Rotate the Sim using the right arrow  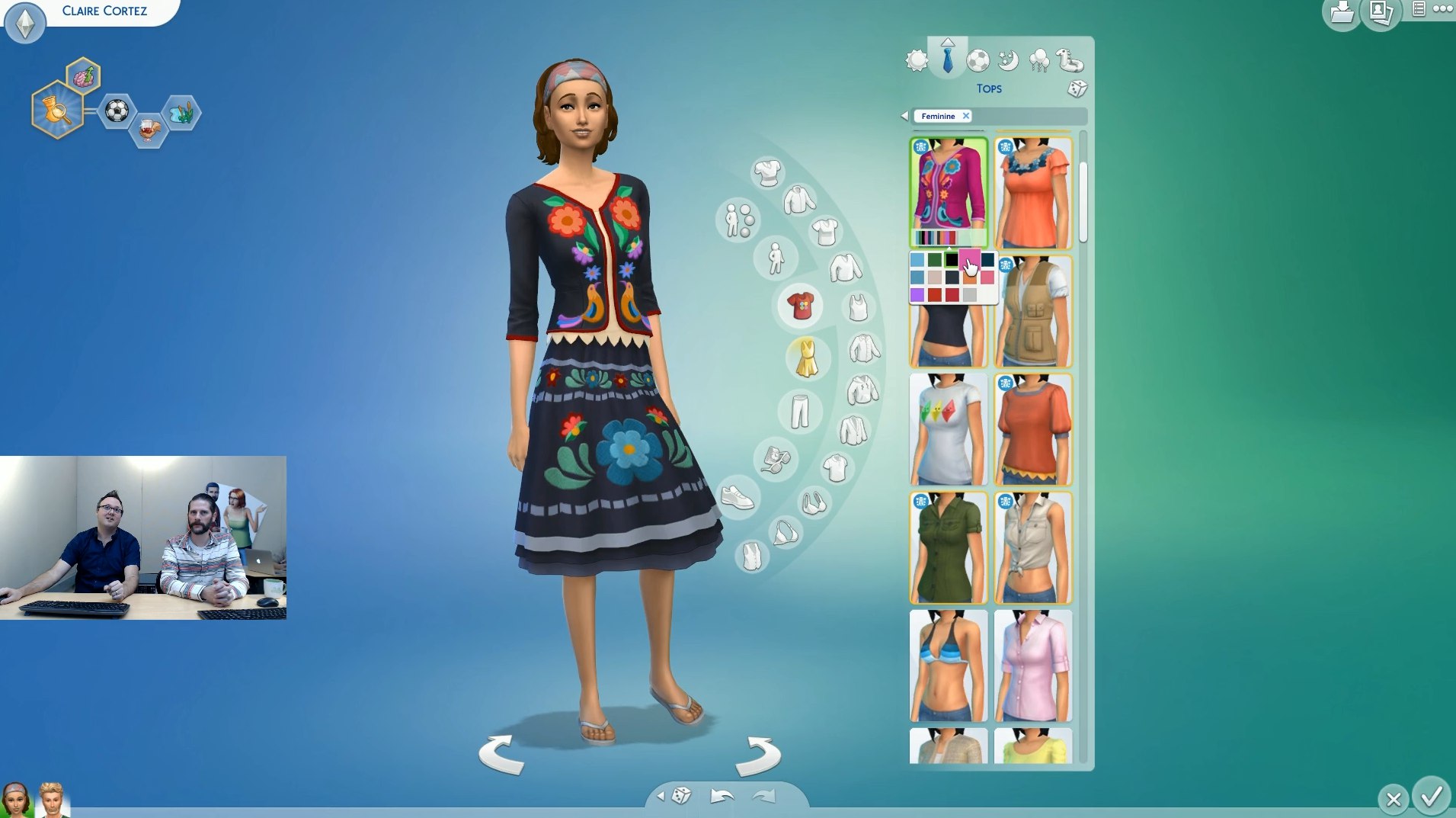tap(758, 754)
